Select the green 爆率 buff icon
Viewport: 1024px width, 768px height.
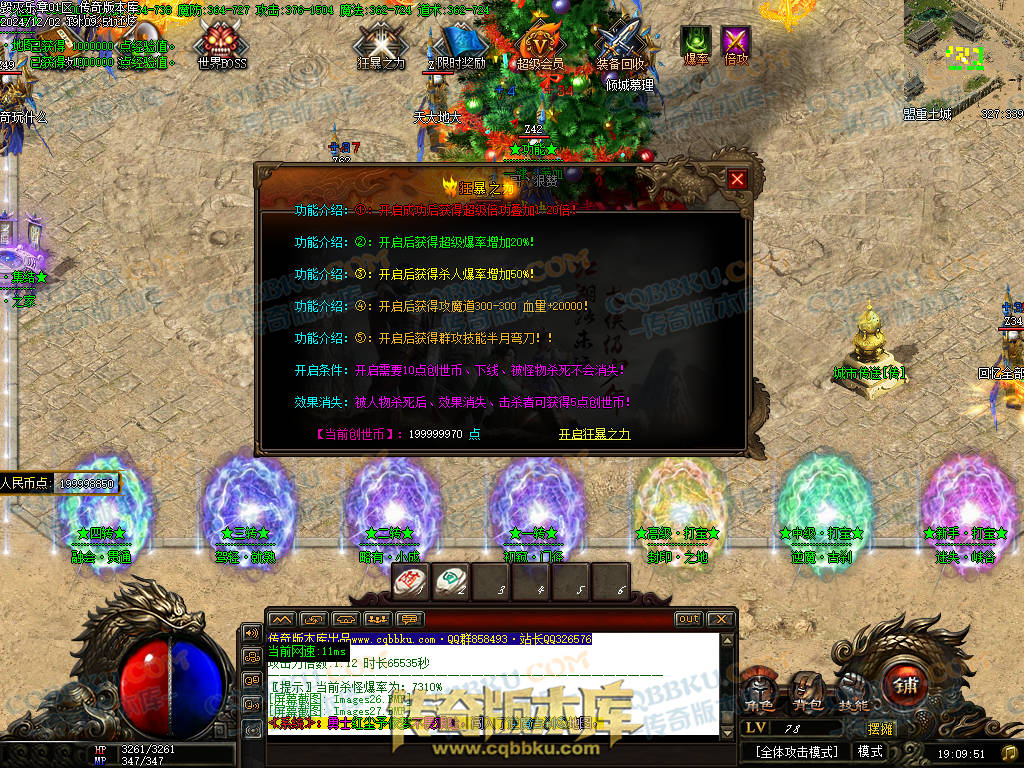[695, 41]
